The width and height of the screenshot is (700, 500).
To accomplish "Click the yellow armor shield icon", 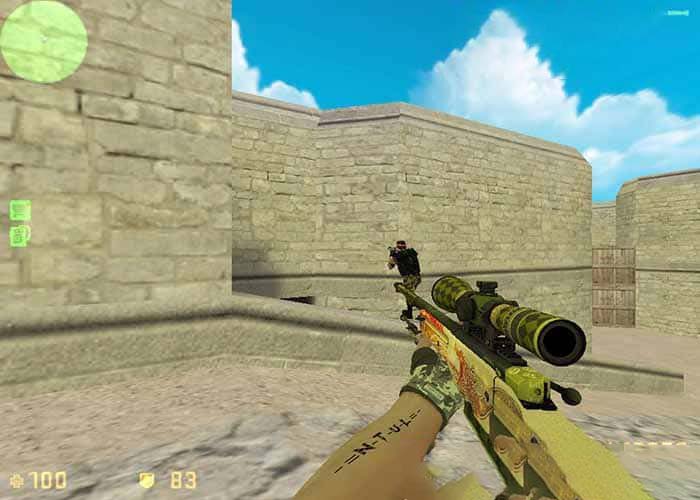I will 146,480.
